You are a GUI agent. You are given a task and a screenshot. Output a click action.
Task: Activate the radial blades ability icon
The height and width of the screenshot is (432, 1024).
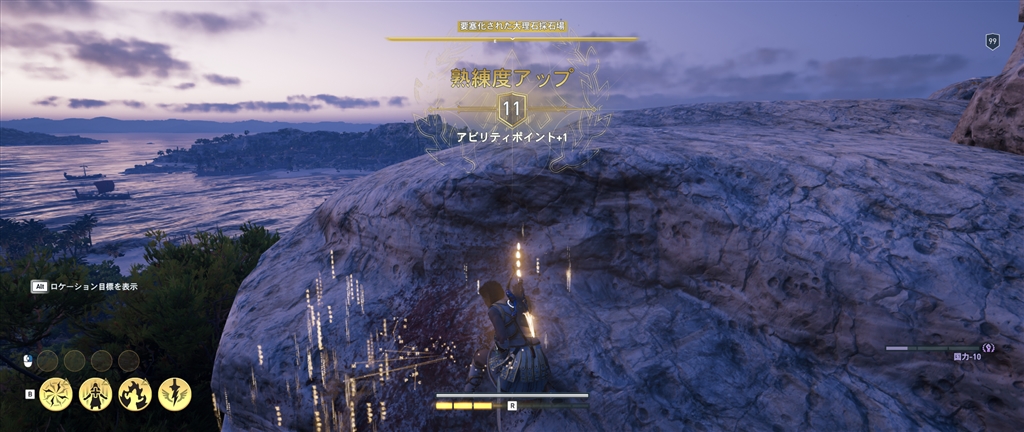(x=56, y=394)
